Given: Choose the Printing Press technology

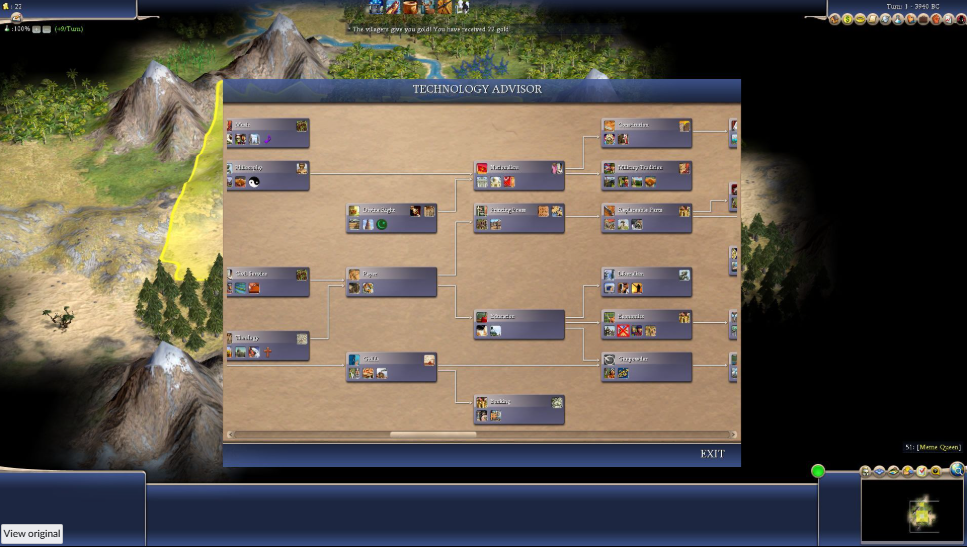Looking at the screenshot, I should click(x=519, y=217).
